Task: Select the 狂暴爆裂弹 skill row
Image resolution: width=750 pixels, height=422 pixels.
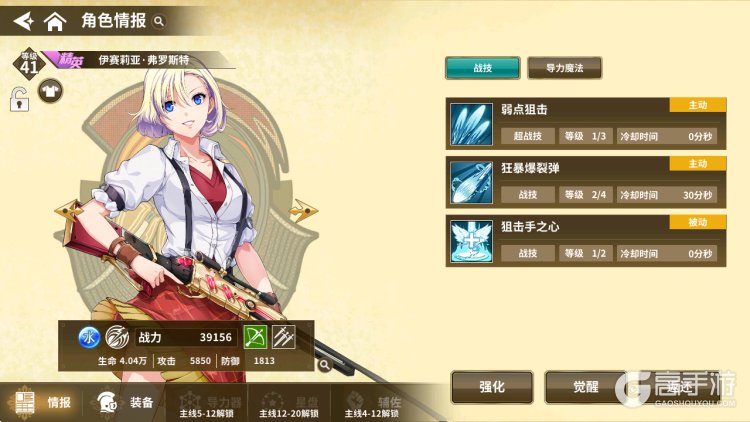Action: tap(584, 181)
